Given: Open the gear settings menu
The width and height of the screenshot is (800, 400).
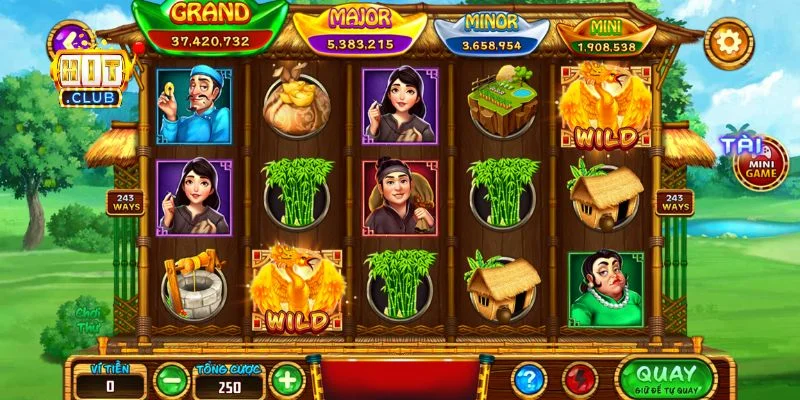Looking at the screenshot, I should (x=727, y=41).
